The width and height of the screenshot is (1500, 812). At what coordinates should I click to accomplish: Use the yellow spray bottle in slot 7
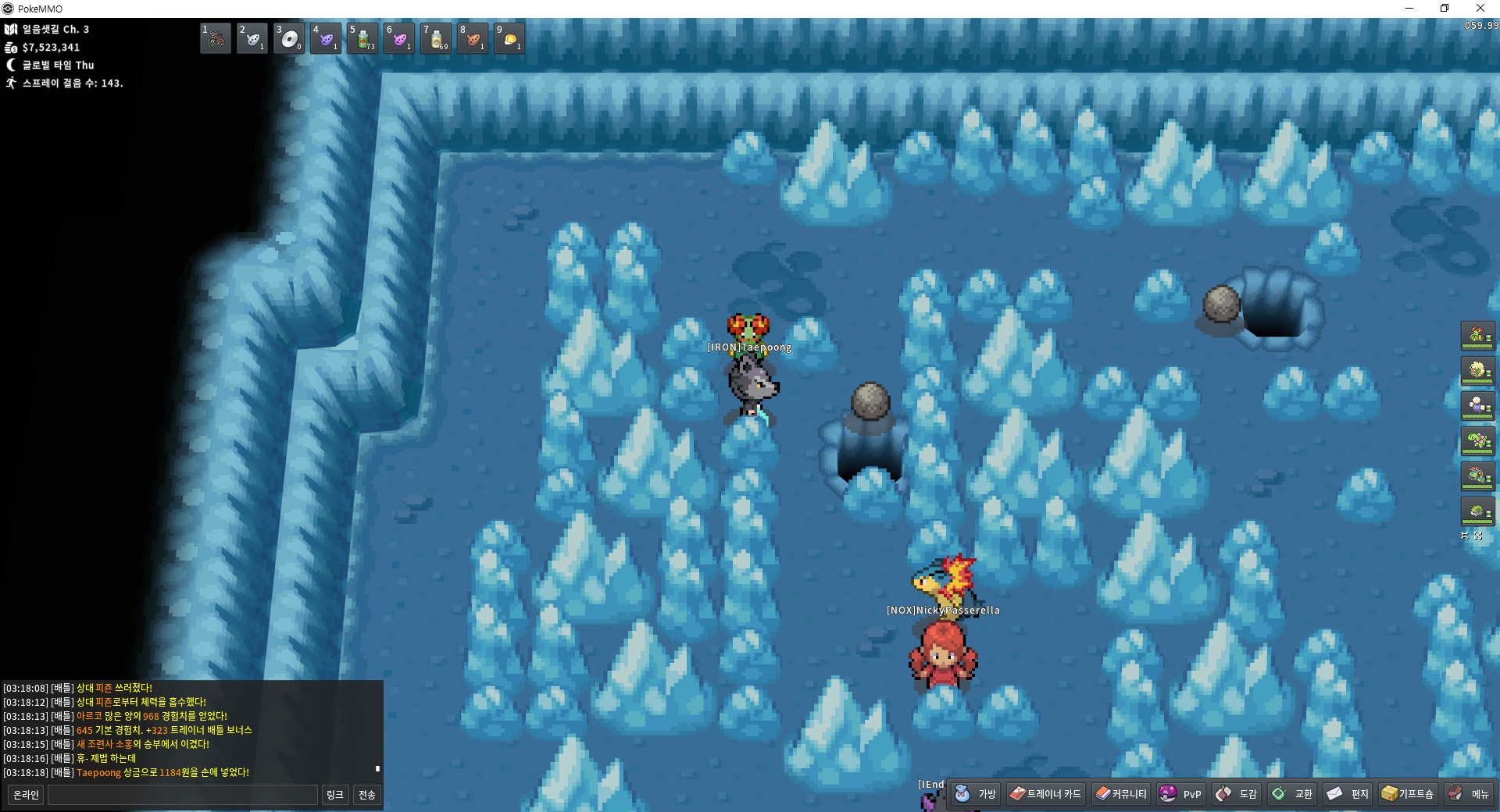coord(436,38)
